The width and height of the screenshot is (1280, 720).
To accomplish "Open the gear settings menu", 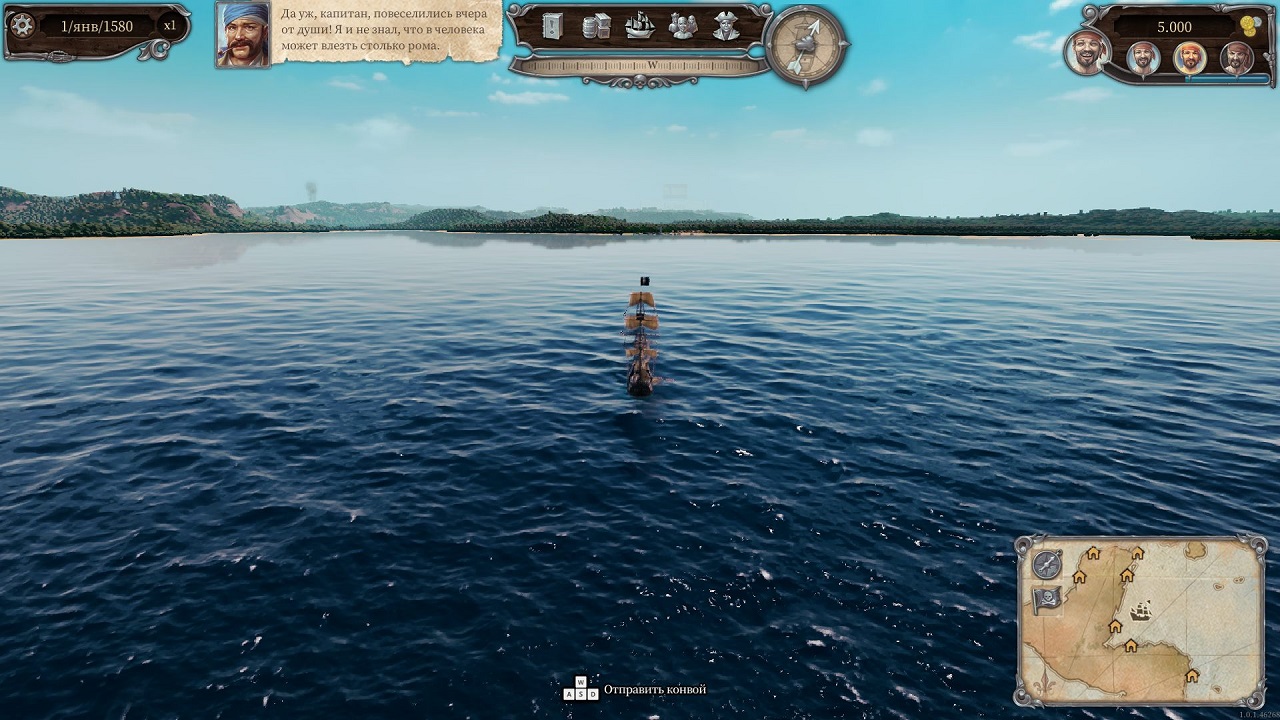I will pos(23,27).
